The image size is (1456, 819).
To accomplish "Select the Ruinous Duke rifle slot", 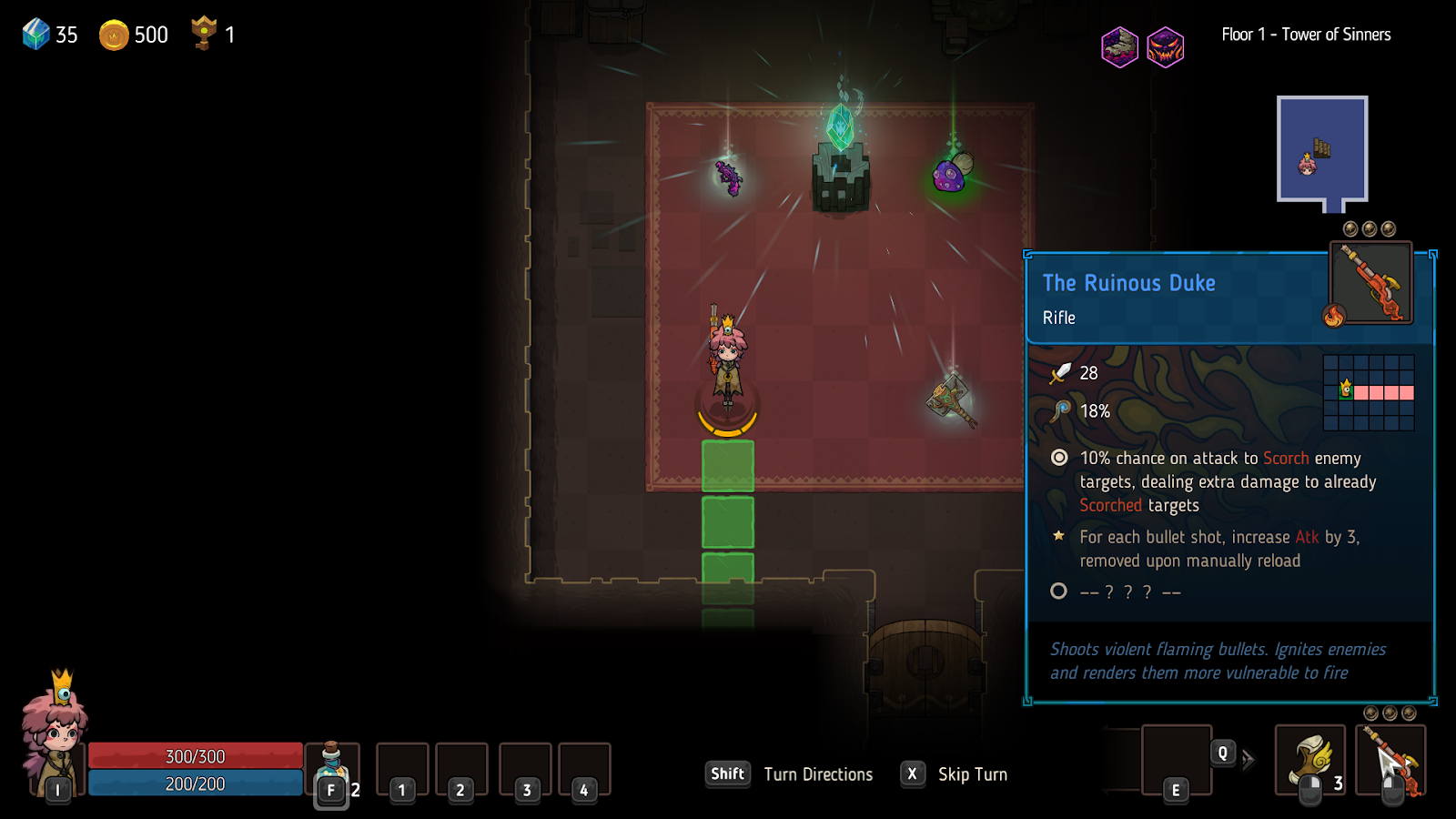I will point(1390,760).
